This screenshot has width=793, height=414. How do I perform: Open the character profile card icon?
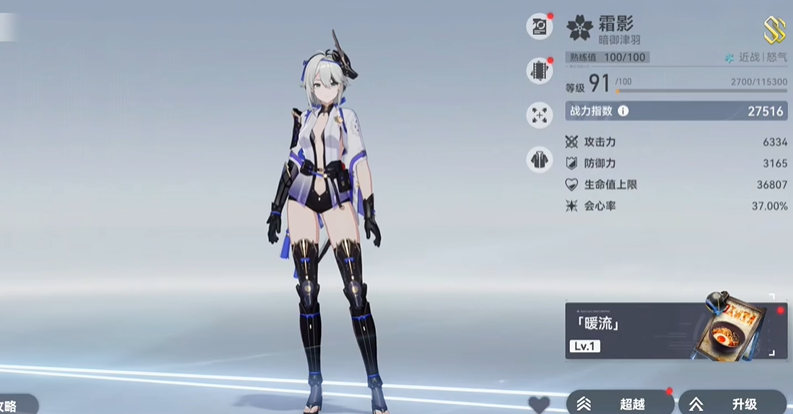pos(540,27)
